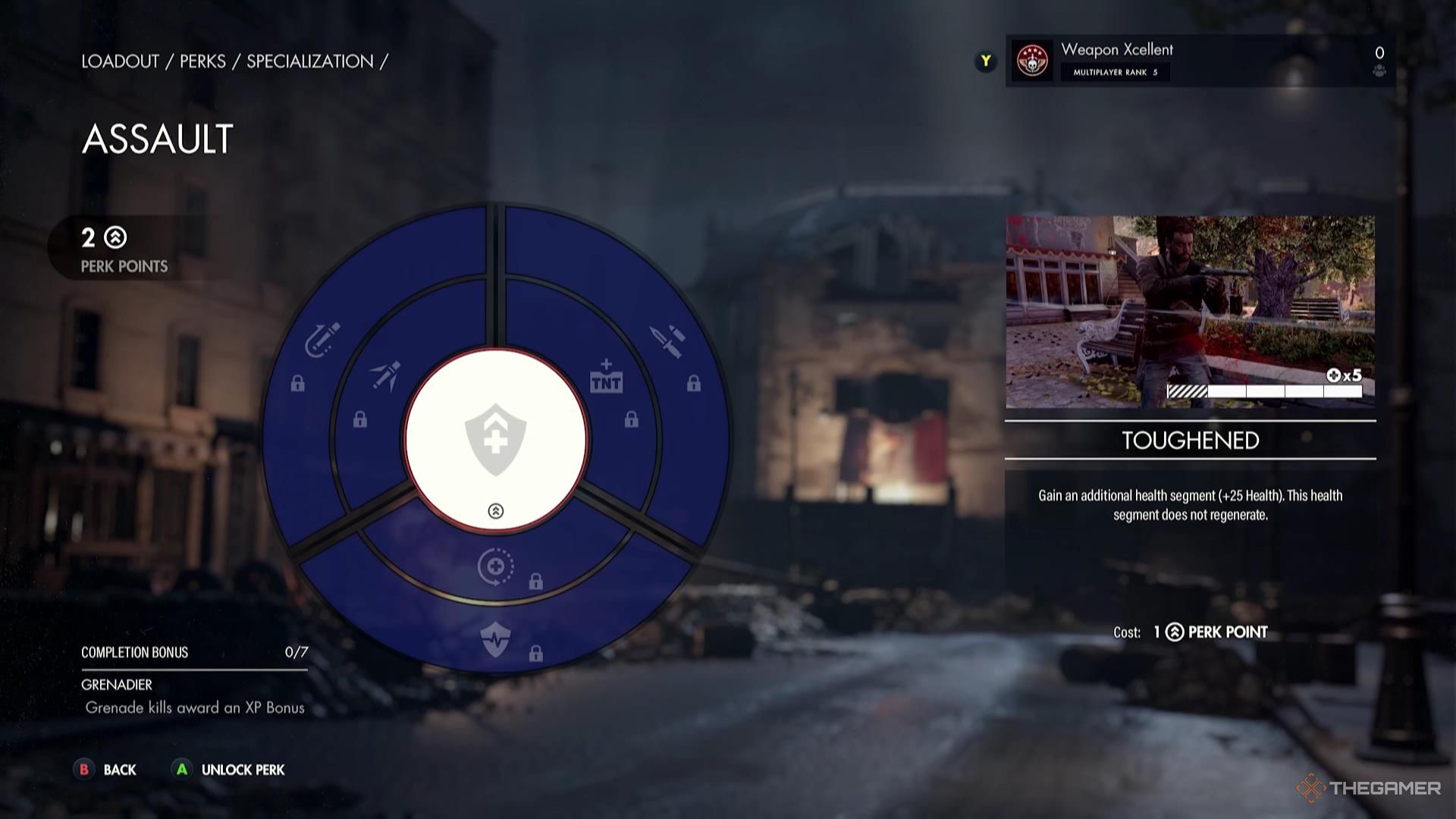
Task: Click the lock beside the bottom heartbeat perk
Action: click(x=536, y=652)
